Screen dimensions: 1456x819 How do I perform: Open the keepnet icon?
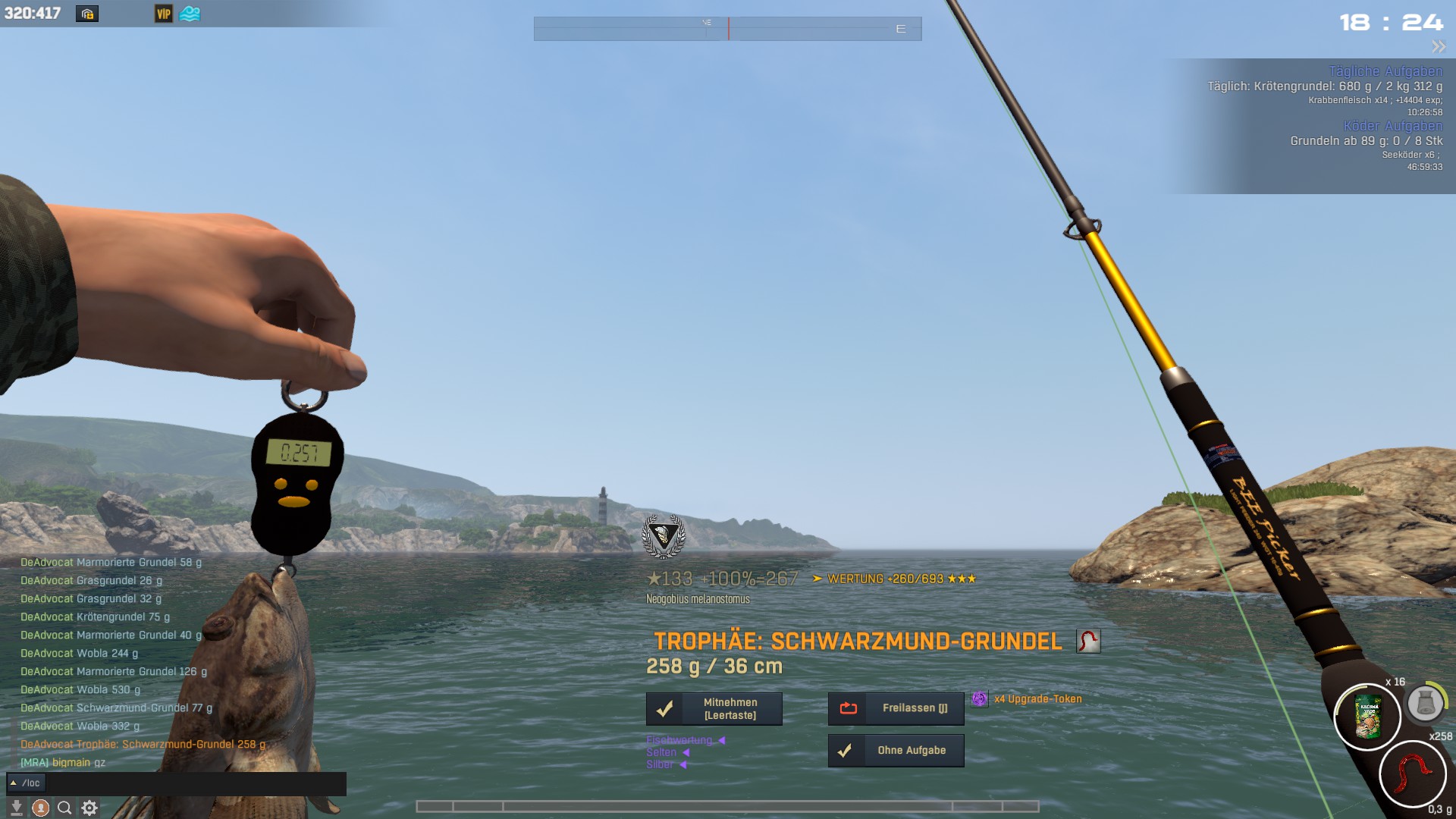pyautogui.click(x=1425, y=703)
